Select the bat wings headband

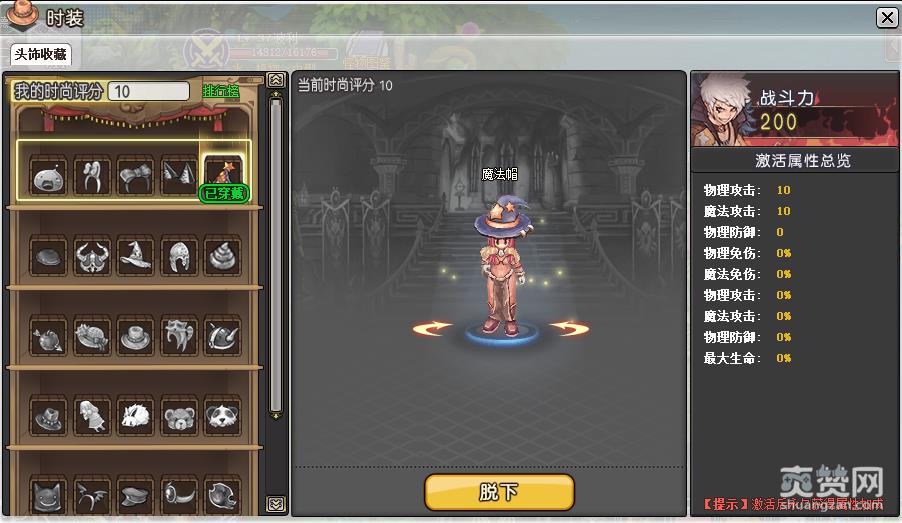(x=91, y=494)
